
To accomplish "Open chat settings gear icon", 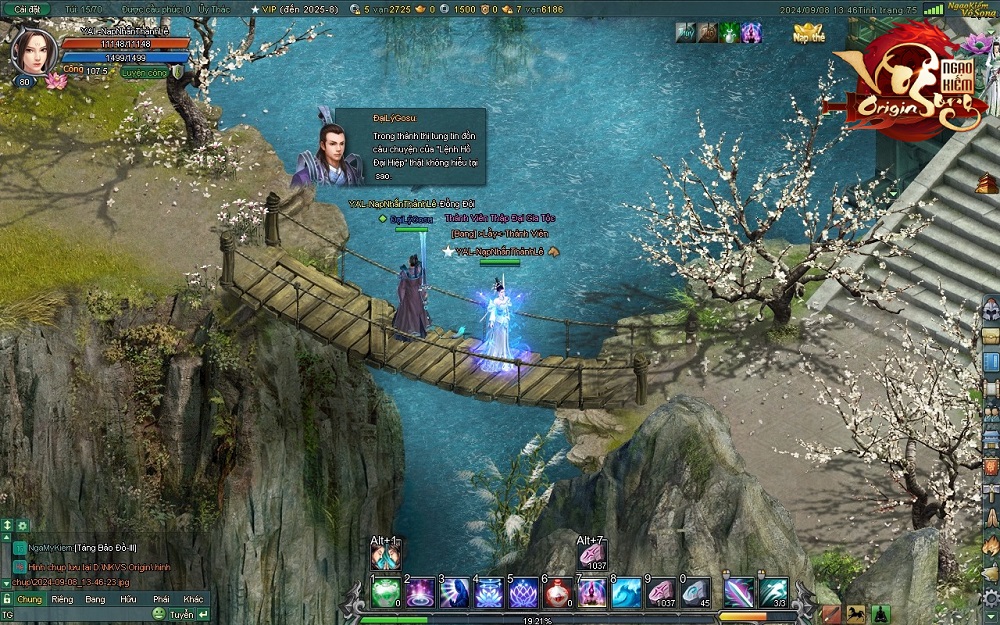I will 22,525.
